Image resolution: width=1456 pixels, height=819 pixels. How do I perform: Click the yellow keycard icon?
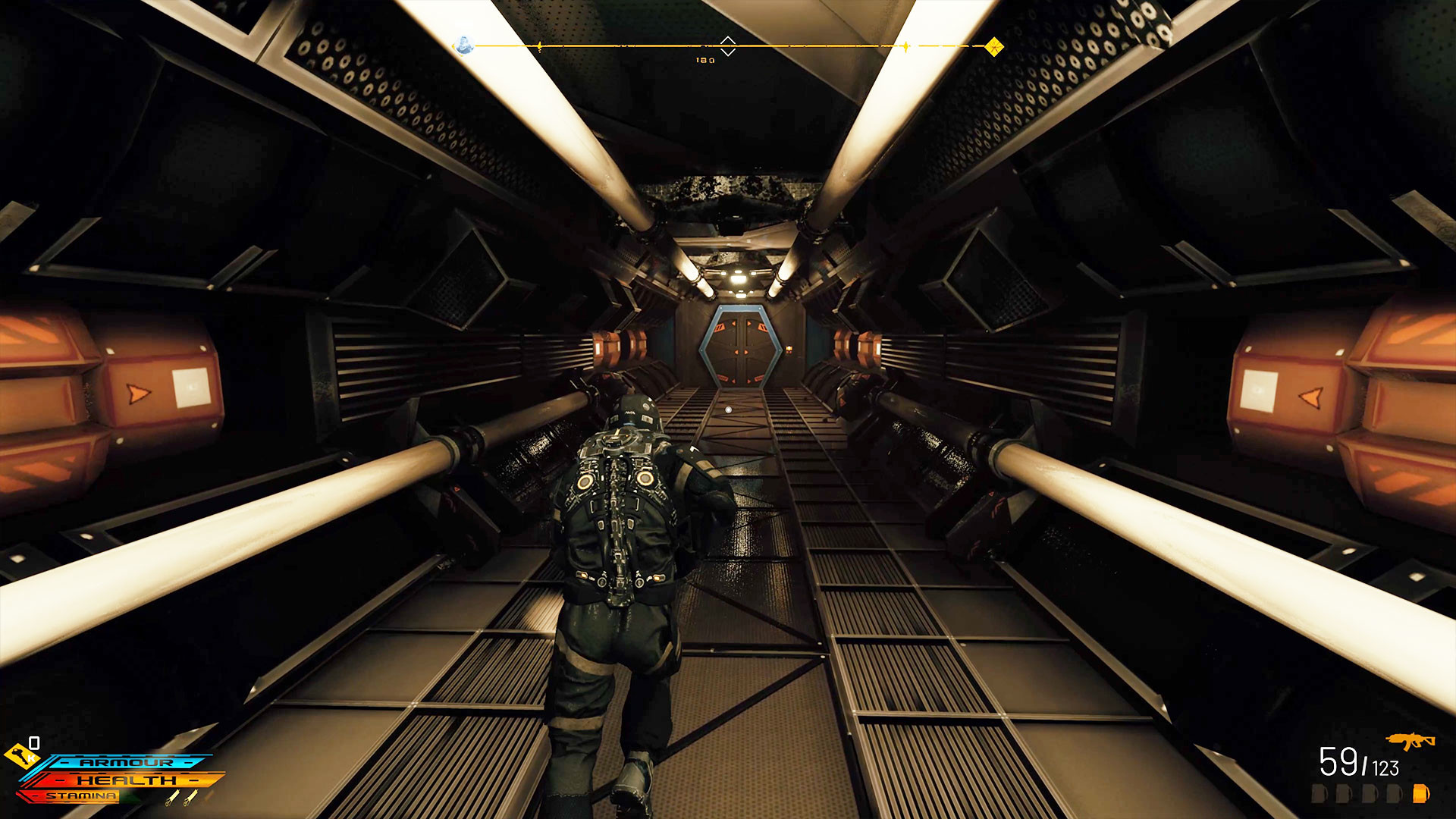coord(21,755)
